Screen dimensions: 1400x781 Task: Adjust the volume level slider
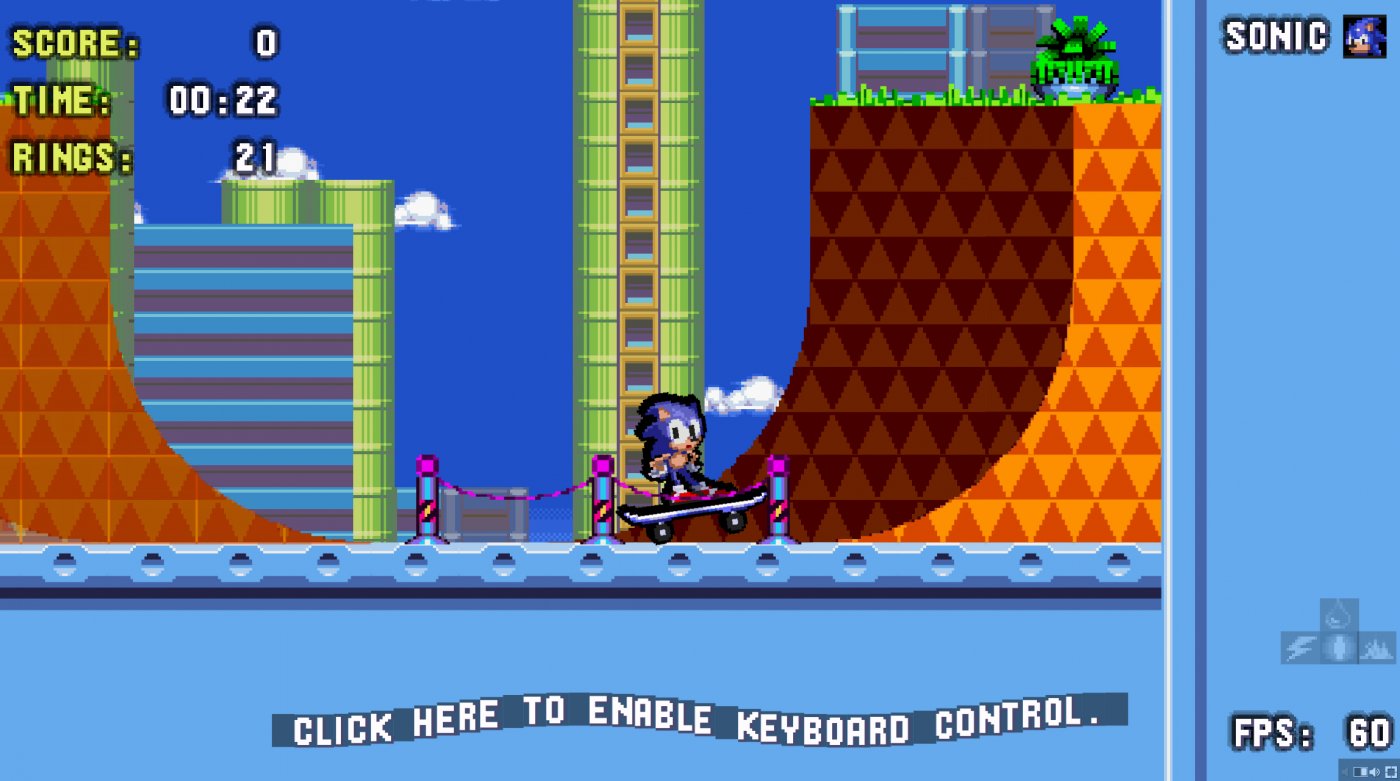pos(1360,771)
